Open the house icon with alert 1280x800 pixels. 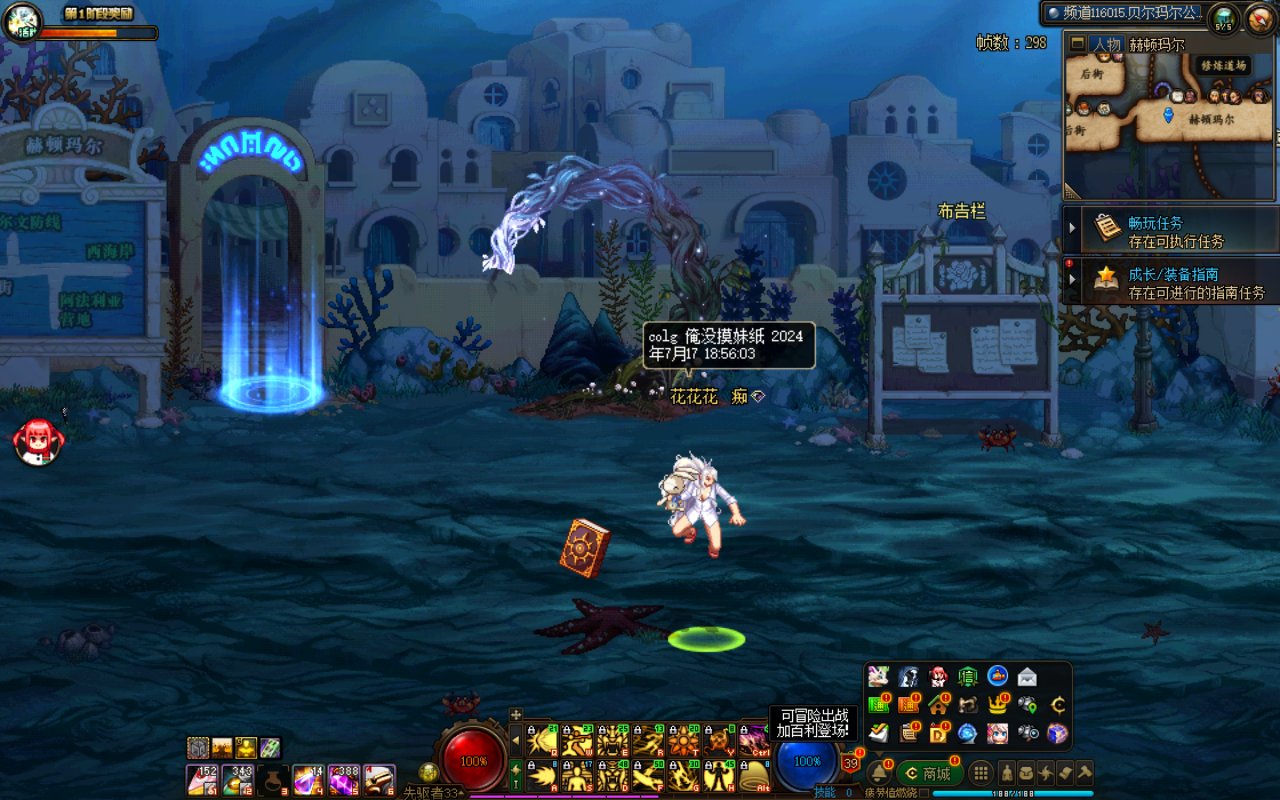coord(938,705)
